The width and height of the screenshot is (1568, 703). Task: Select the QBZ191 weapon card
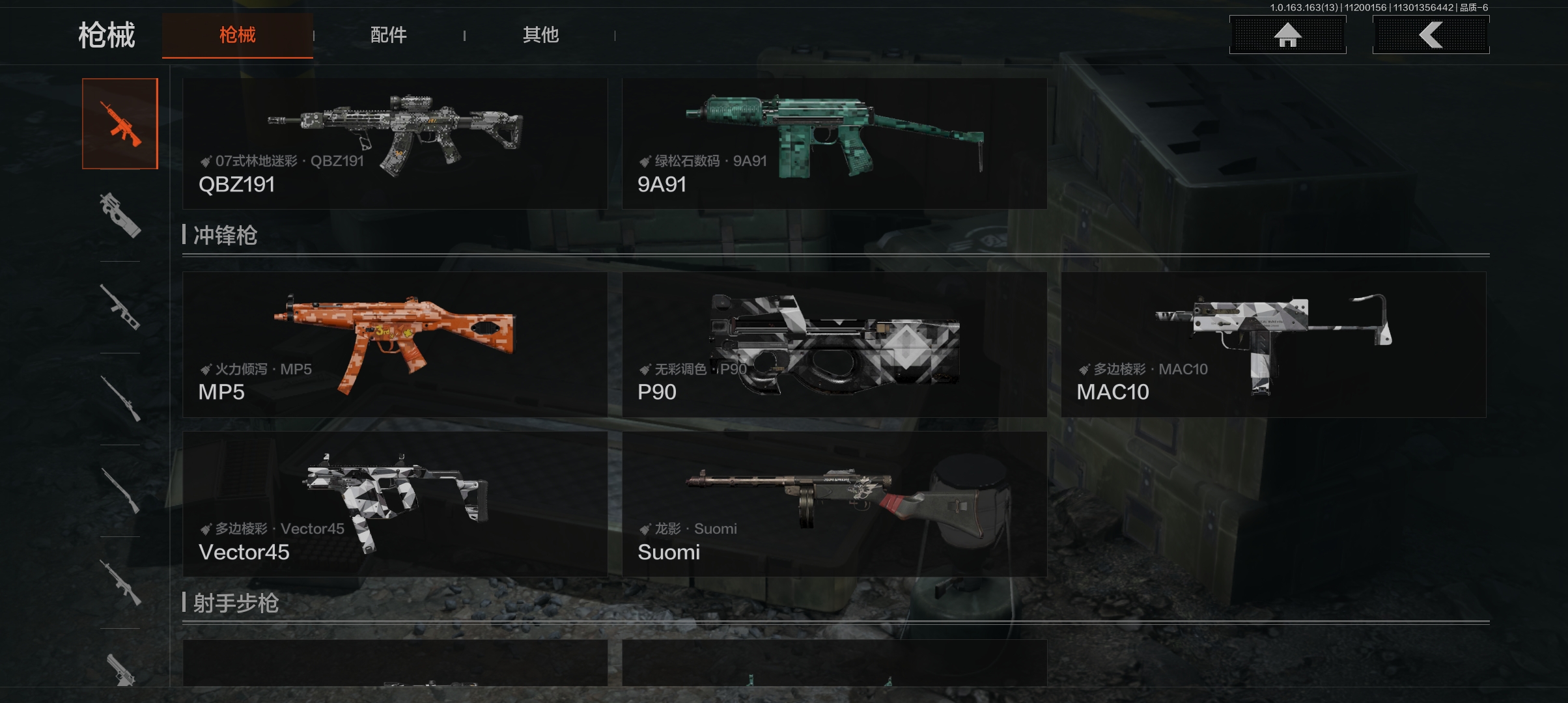(x=395, y=143)
